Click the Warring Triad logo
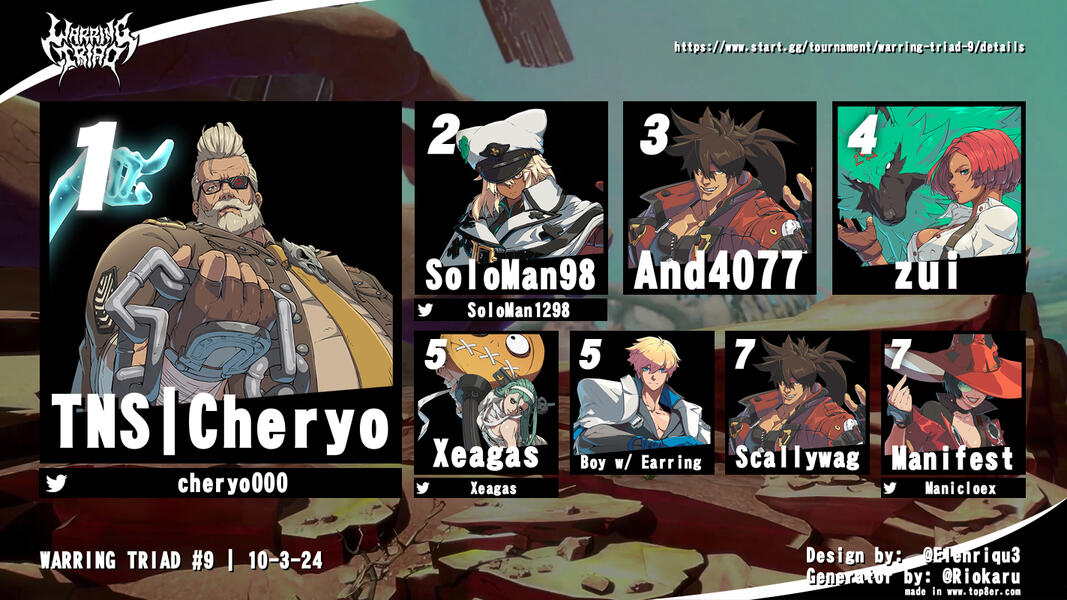 pos(88,48)
